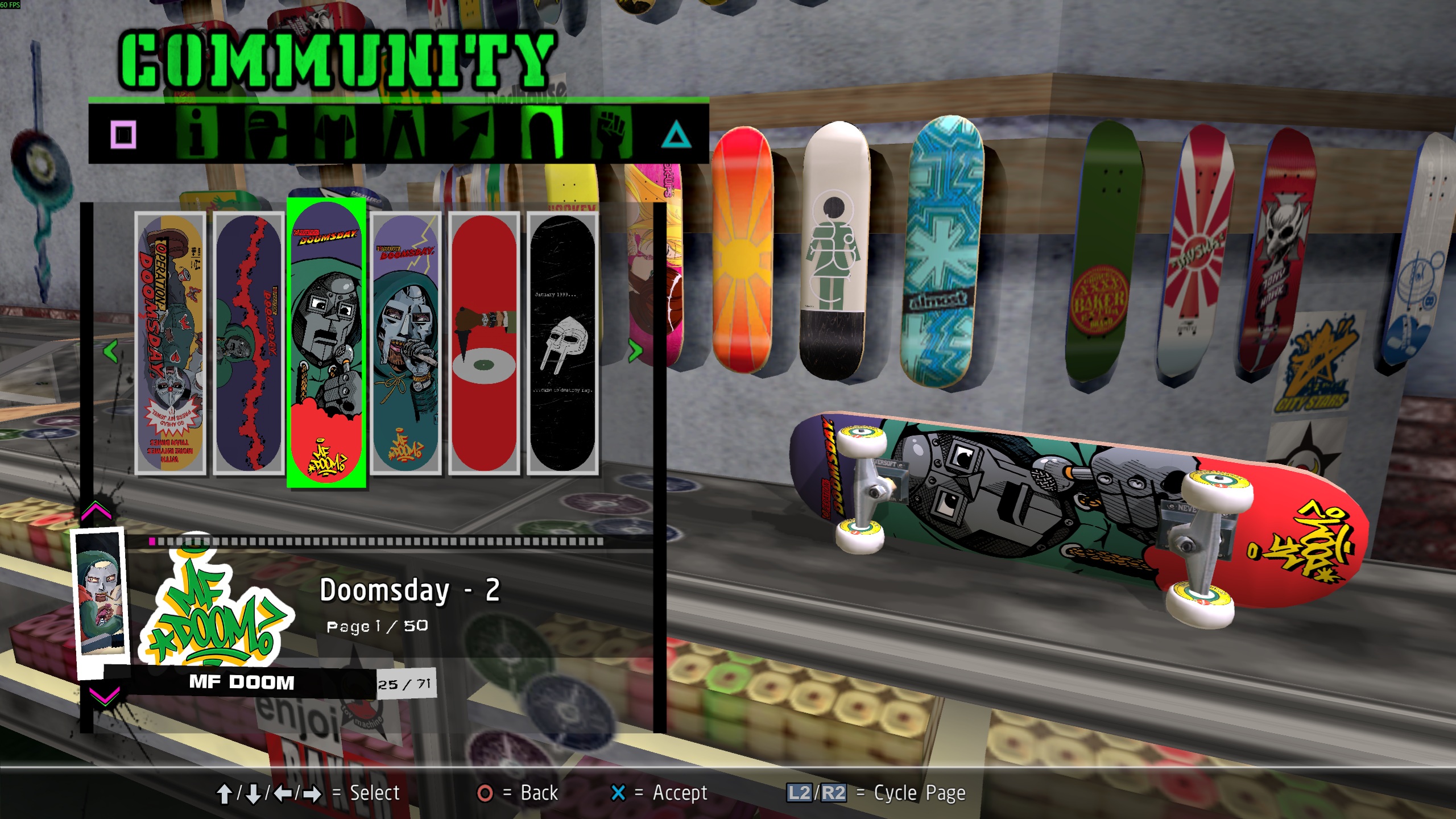Open the info tab with the letter i
Image resolution: width=1456 pixels, height=819 pixels.
click(196, 134)
